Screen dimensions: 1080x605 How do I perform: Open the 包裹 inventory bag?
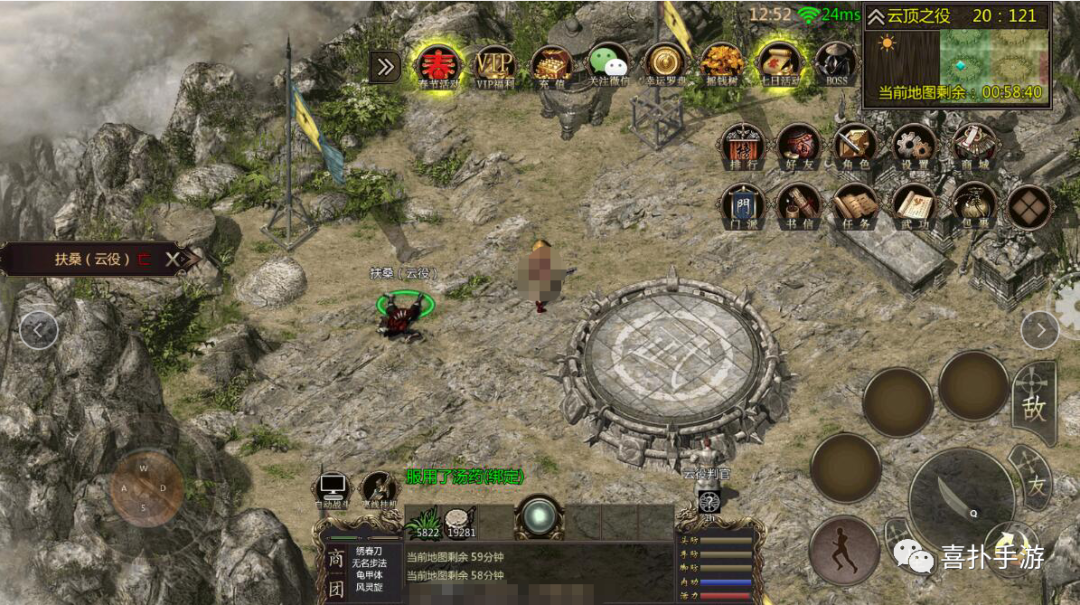[x=972, y=205]
